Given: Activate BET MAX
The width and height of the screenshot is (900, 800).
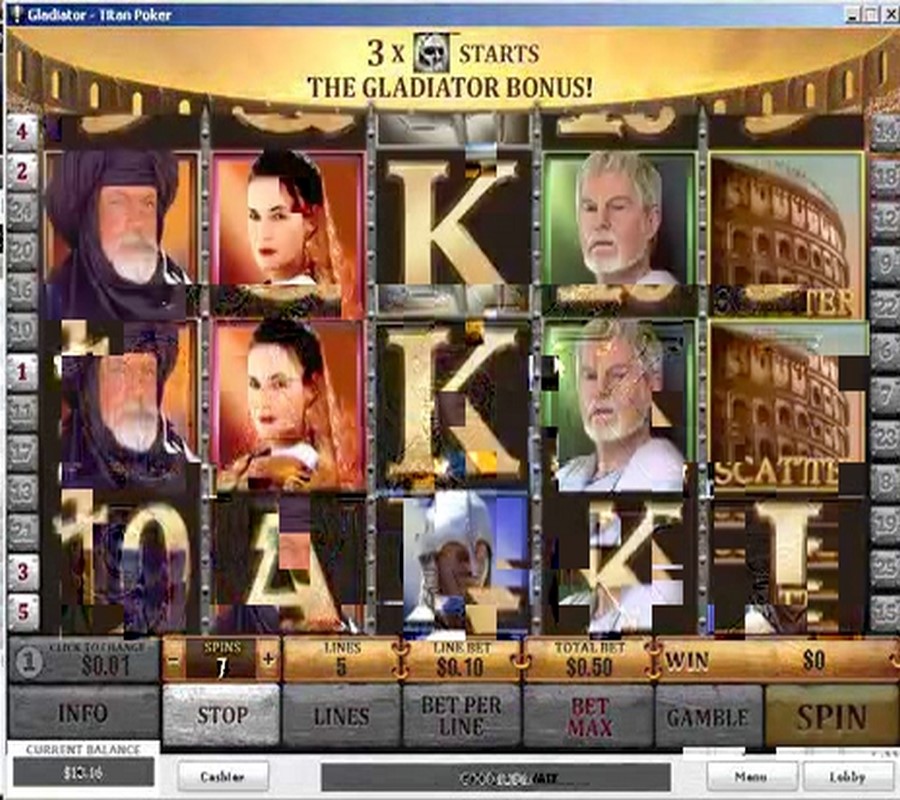Looking at the screenshot, I should (x=589, y=716).
